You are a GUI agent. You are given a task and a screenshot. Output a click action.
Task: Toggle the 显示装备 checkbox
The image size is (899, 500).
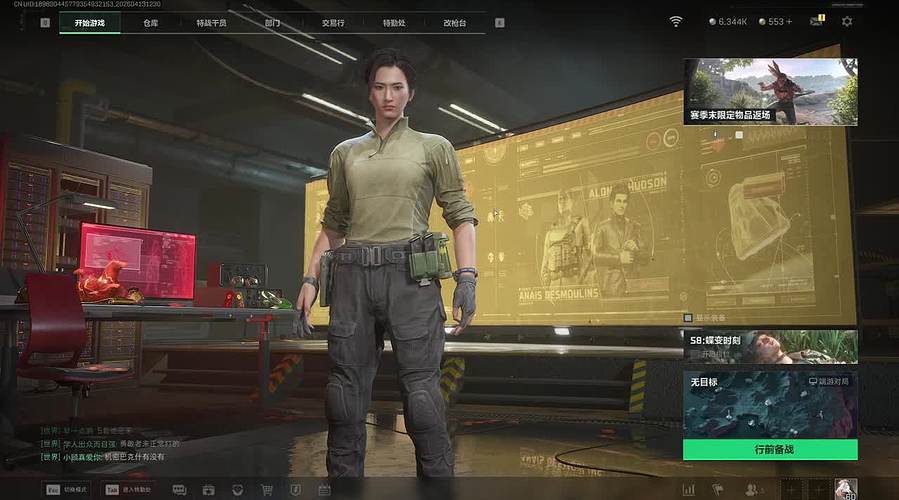click(687, 317)
